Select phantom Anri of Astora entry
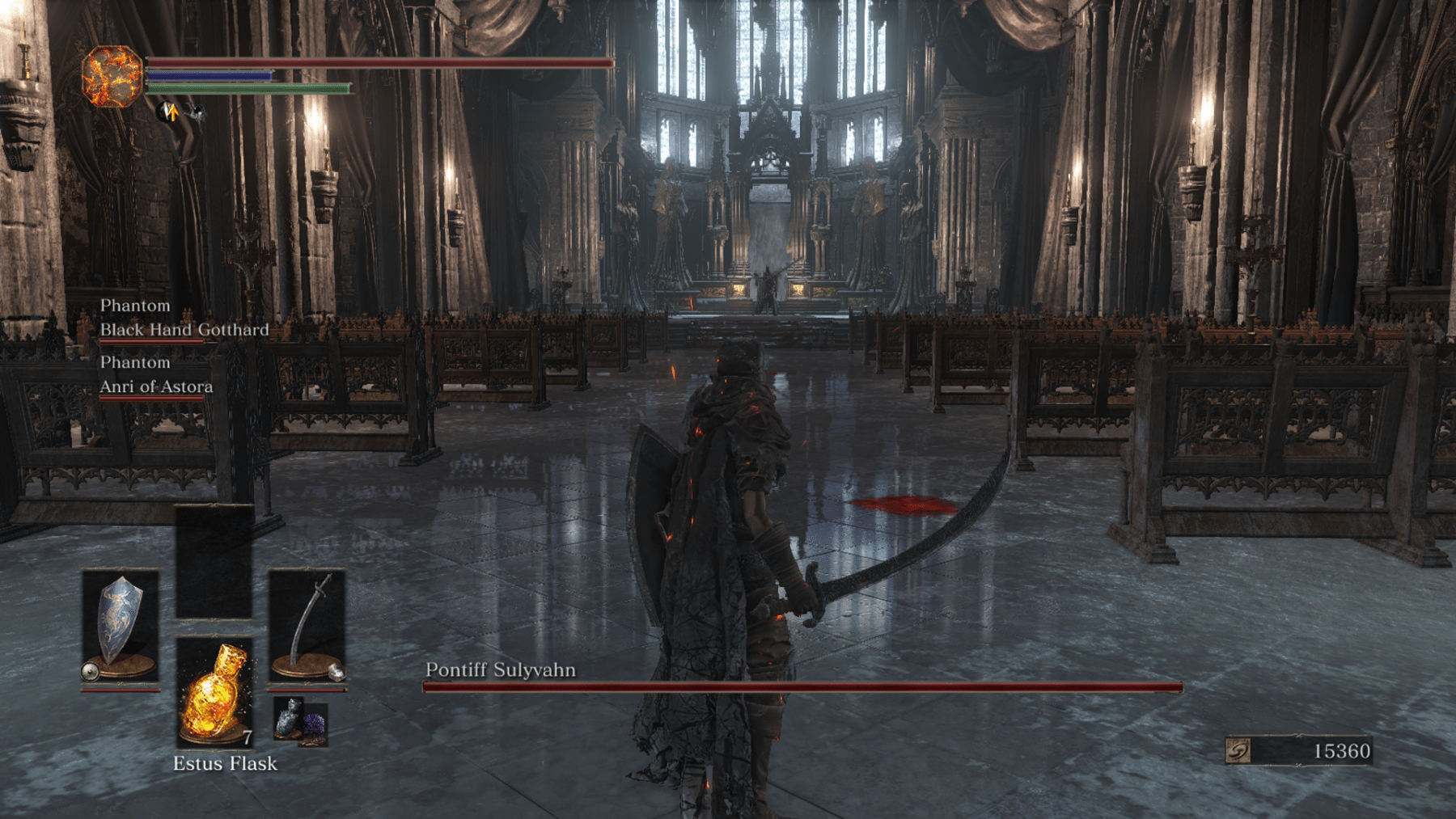The height and width of the screenshot is (819, 1456). click(x=156, y=386)
